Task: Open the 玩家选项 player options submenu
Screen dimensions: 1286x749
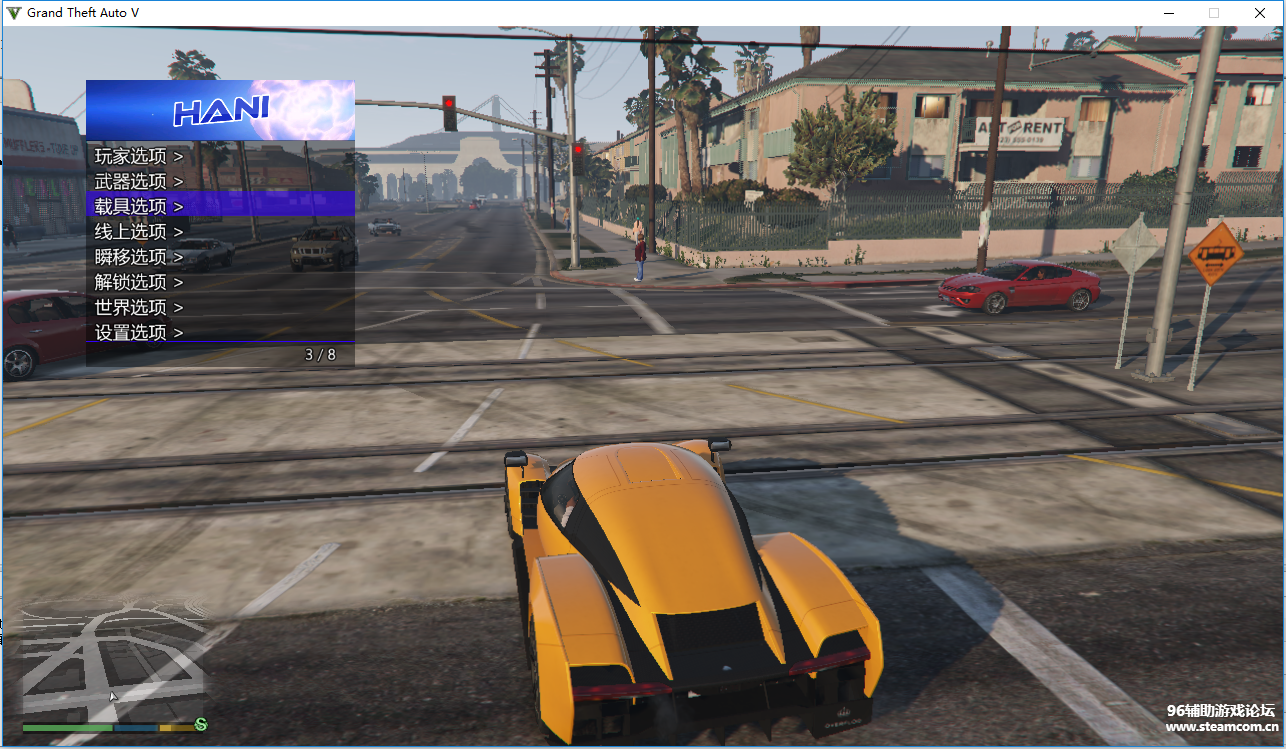Action: tap(139, 156)
